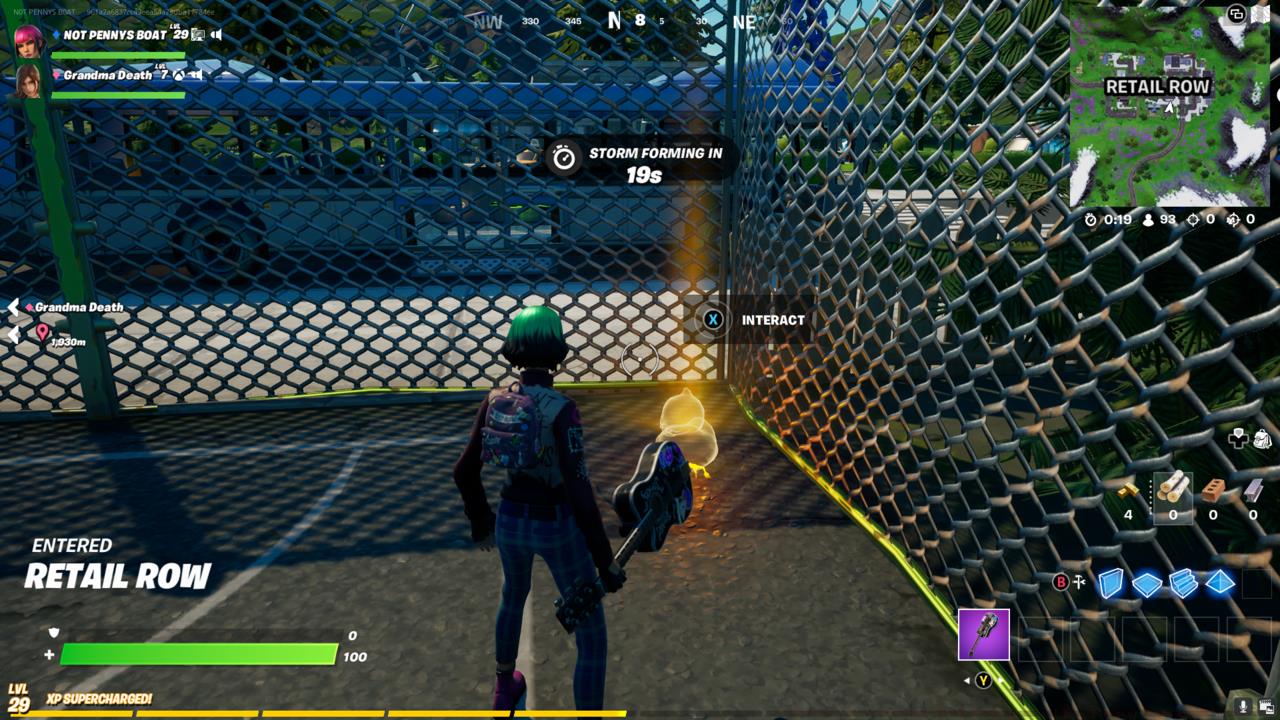
Task: Select the brick material slot
Action: click(1213, 490)
